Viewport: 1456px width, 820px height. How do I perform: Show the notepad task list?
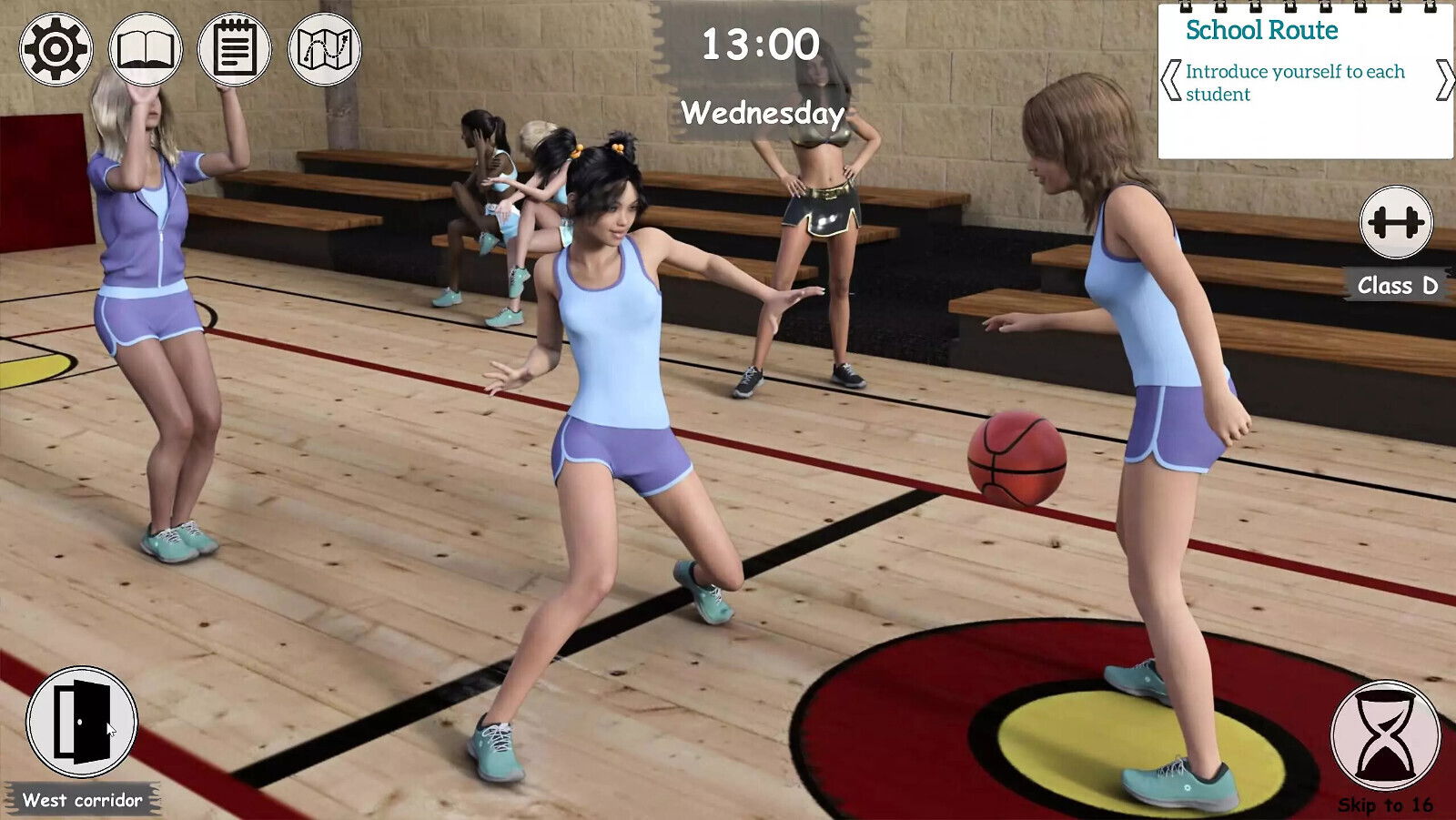click(x=235, y=49)
